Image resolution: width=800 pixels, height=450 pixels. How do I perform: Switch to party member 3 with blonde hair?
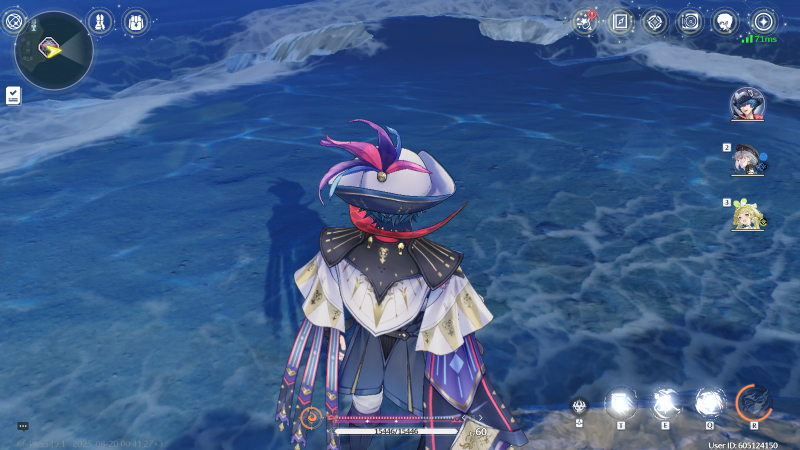point(747,213)
